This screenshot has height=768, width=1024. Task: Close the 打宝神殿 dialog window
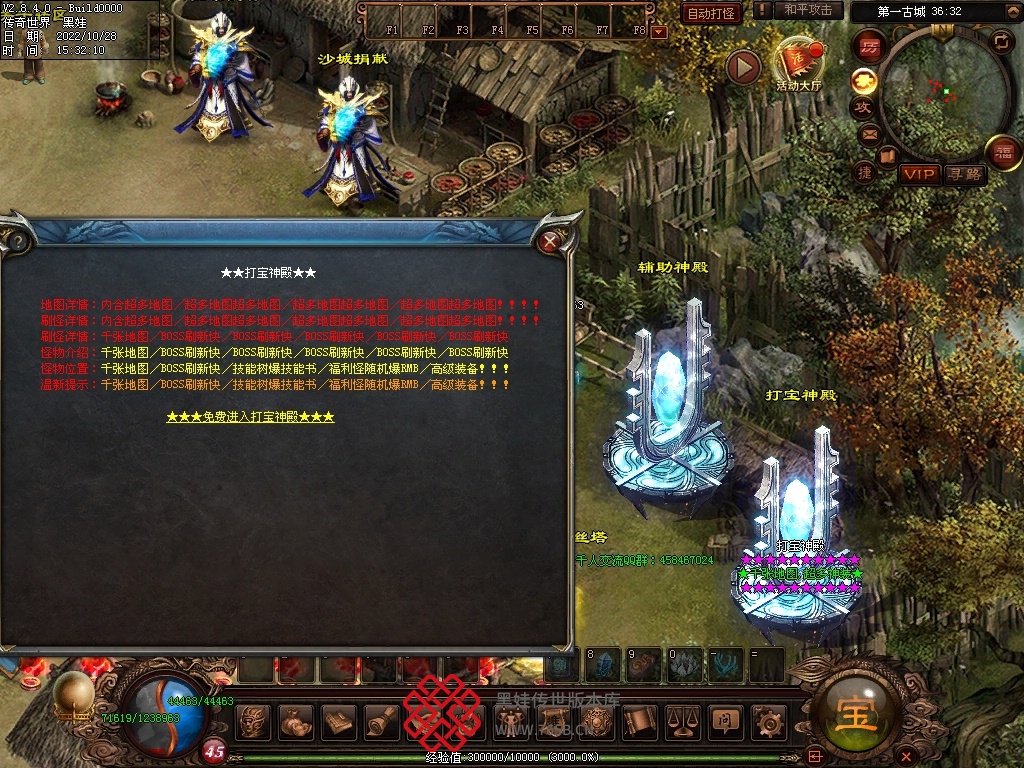pos(549,241)
